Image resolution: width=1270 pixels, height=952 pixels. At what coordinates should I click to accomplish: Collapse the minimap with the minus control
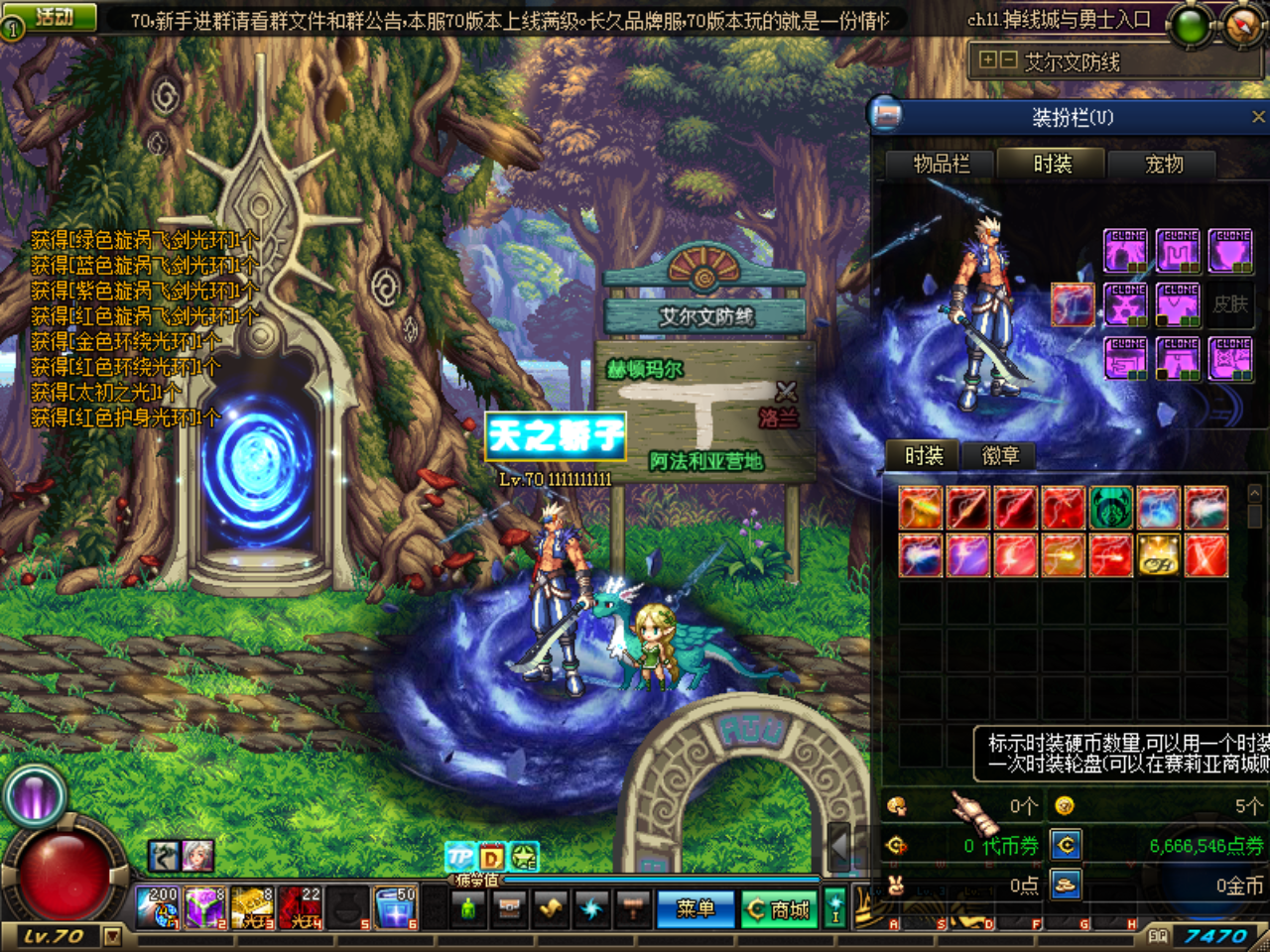pos(1007,60)
